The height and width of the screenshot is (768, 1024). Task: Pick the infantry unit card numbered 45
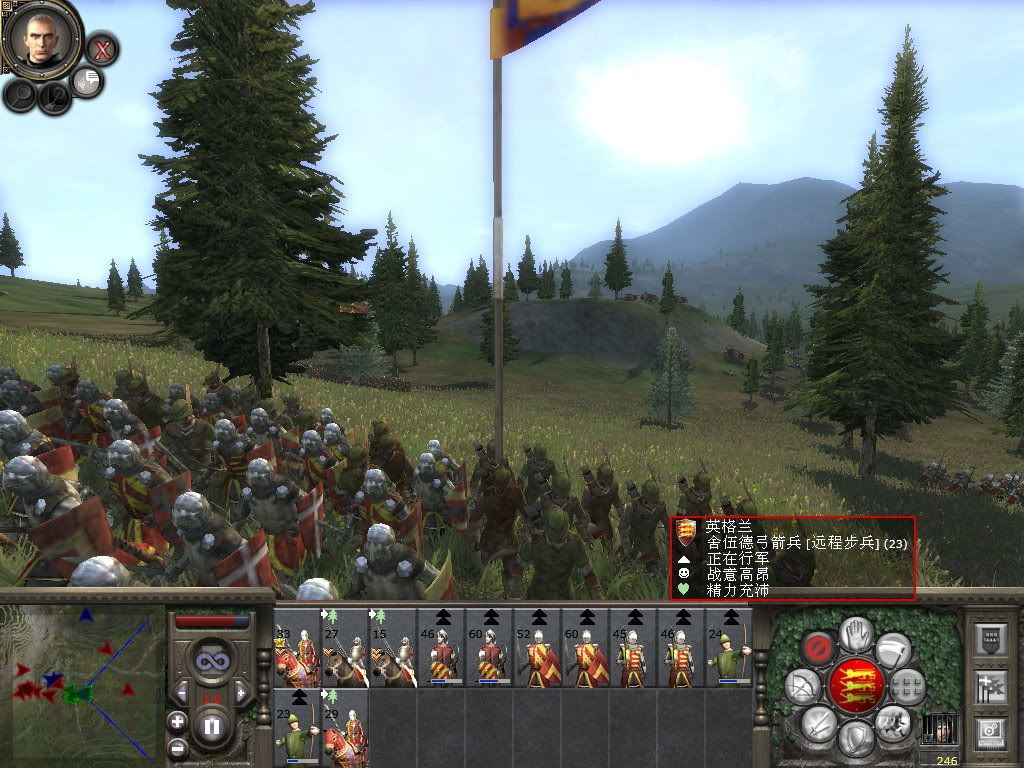point(633,648)
